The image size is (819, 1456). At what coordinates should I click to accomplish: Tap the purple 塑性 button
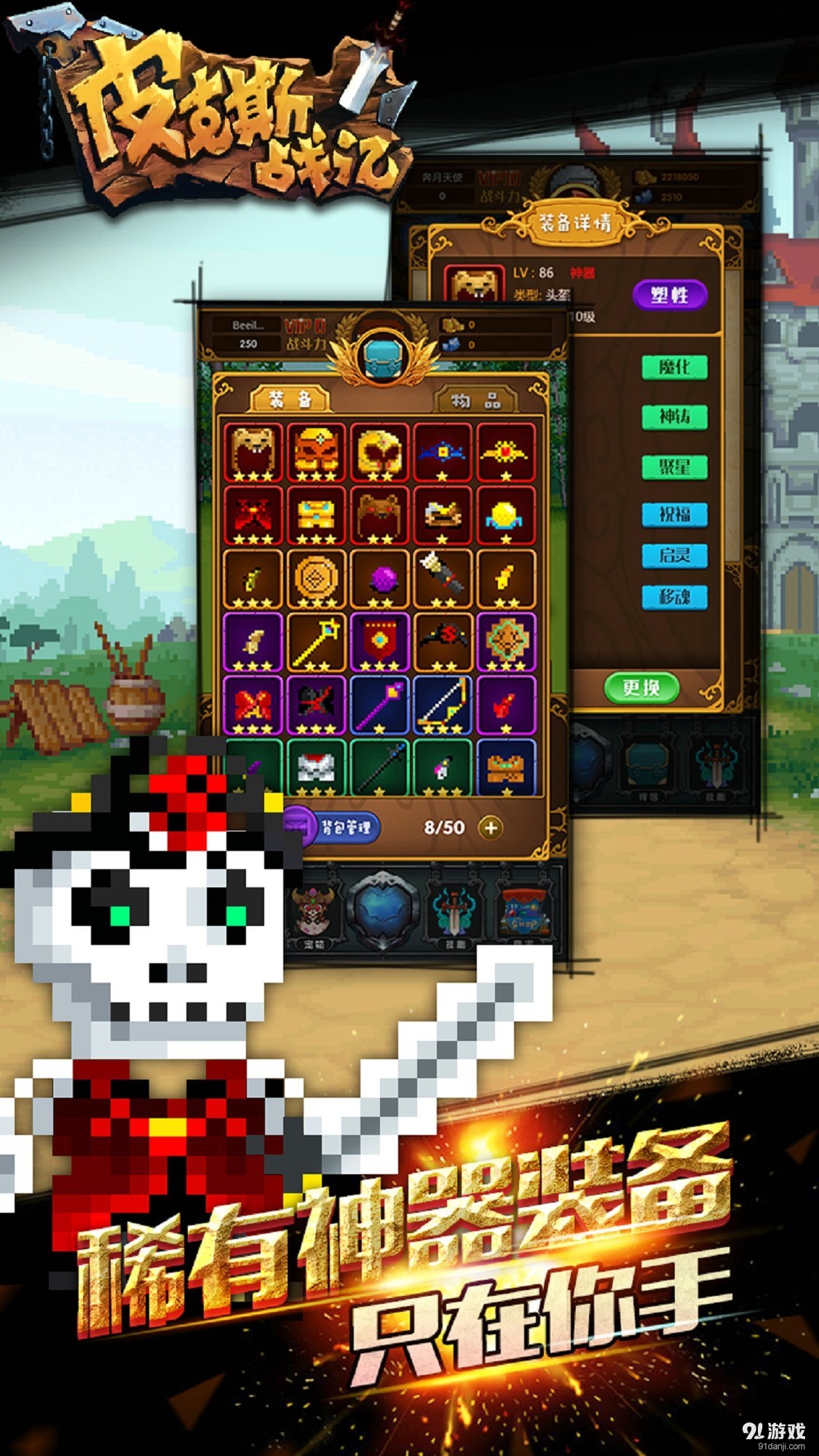(x=669, y=295)
